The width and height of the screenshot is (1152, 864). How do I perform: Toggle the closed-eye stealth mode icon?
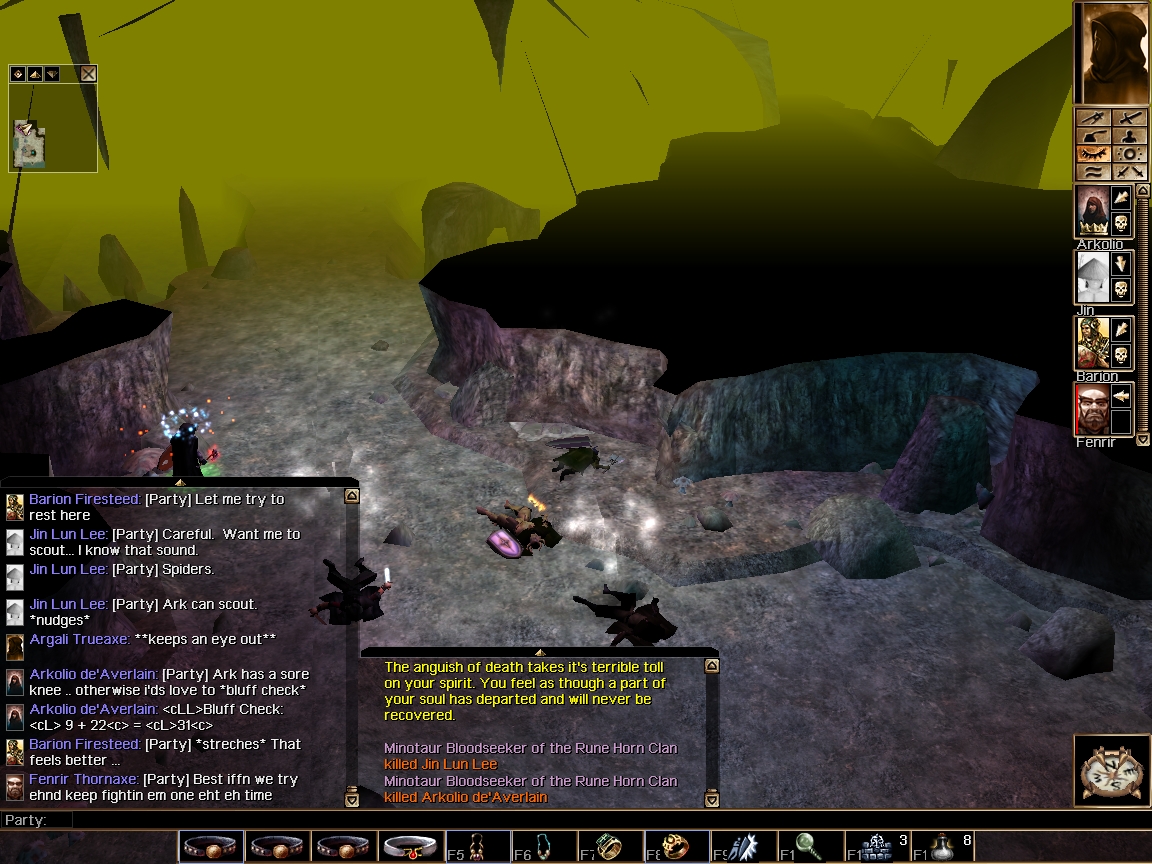(1093, 155)
